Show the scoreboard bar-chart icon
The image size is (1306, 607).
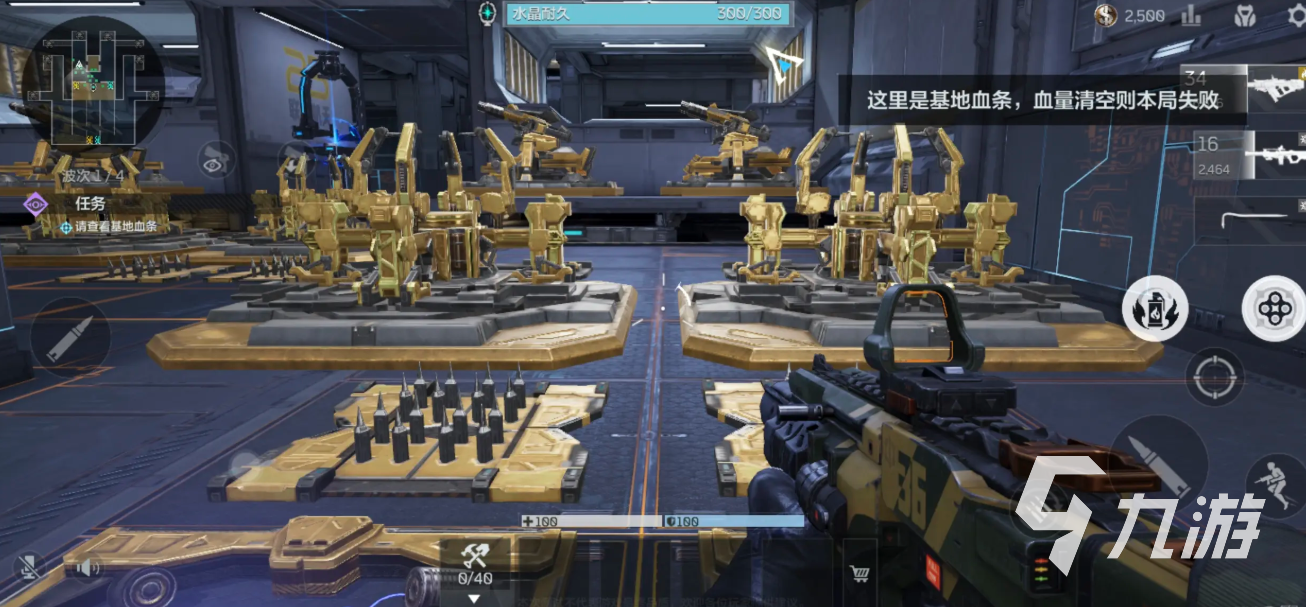pos(1191,15)
